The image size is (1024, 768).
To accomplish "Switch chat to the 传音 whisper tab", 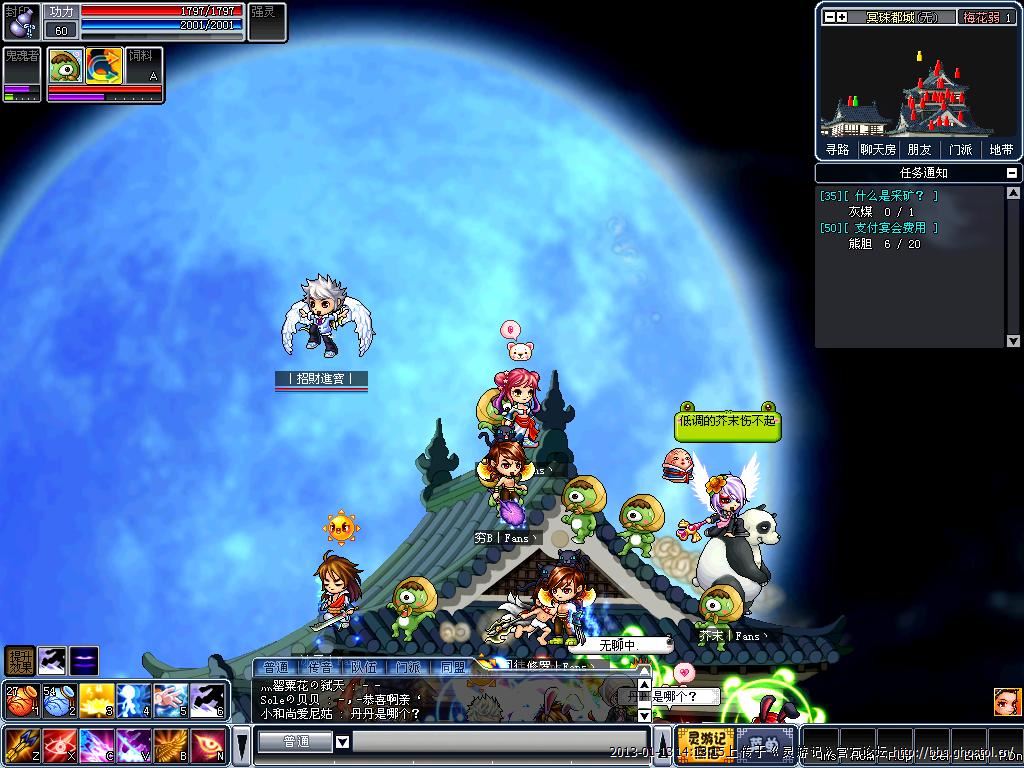I will pyautogui.click(x=320, y=667).
